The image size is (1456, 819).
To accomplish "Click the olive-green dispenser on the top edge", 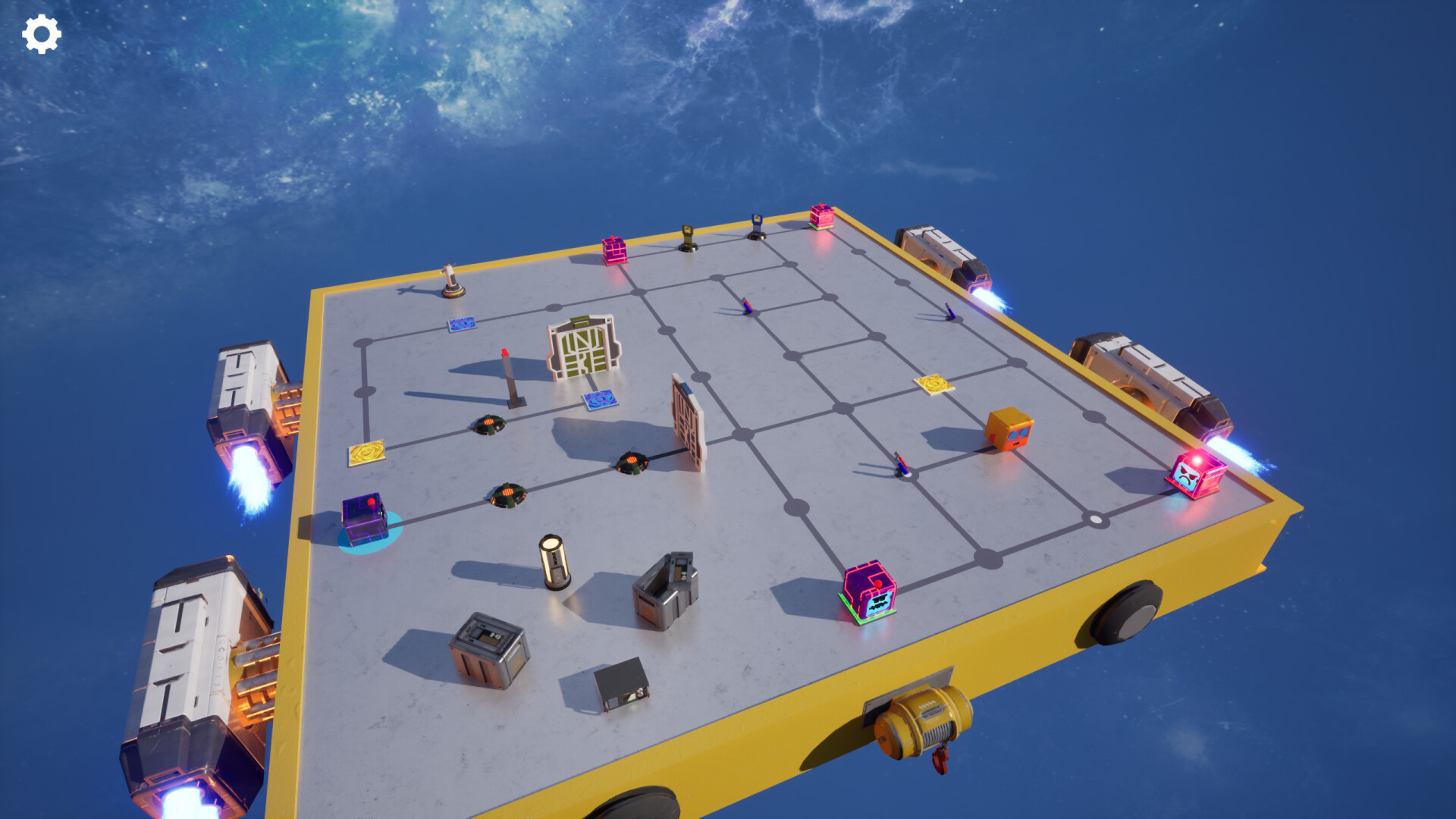I will (687, 239).
